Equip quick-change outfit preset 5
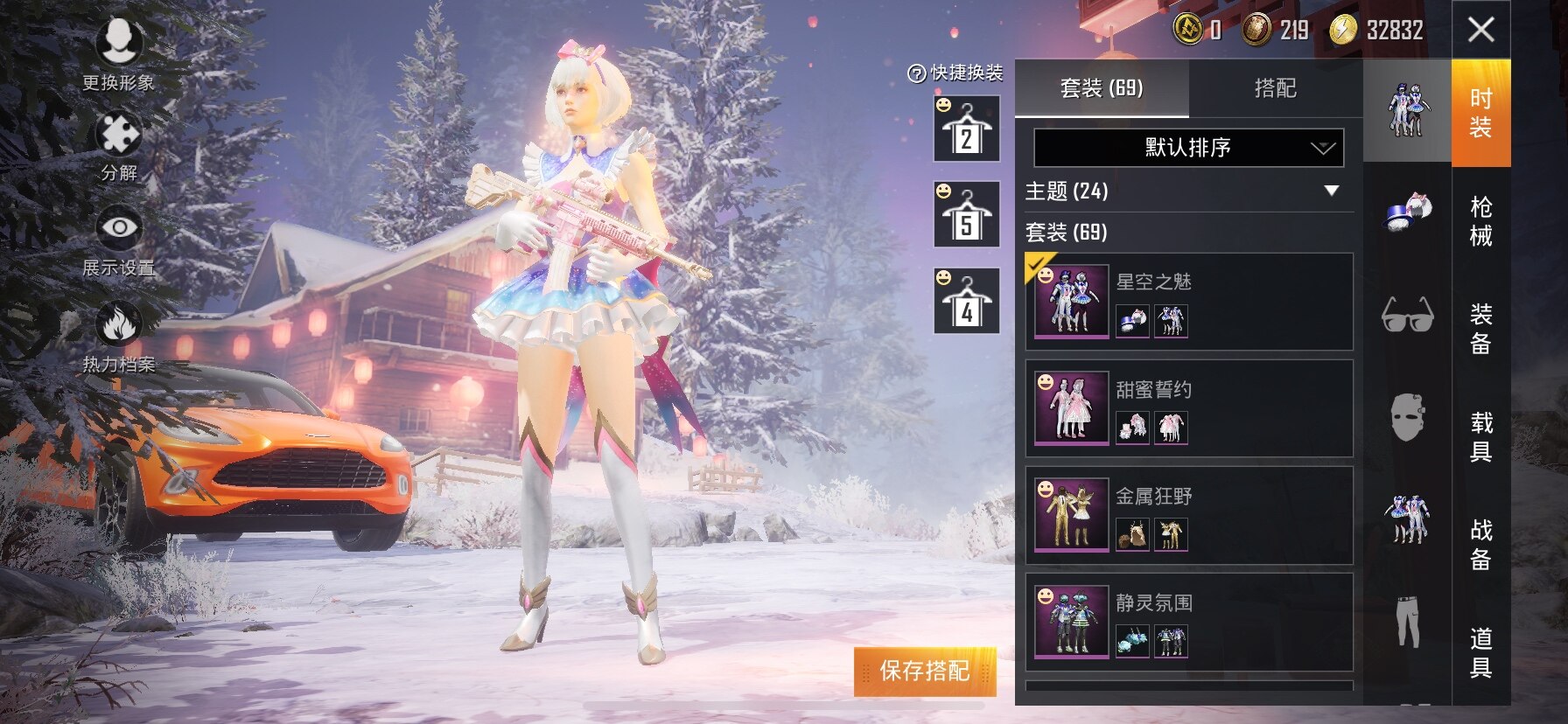 coord(966,215)
